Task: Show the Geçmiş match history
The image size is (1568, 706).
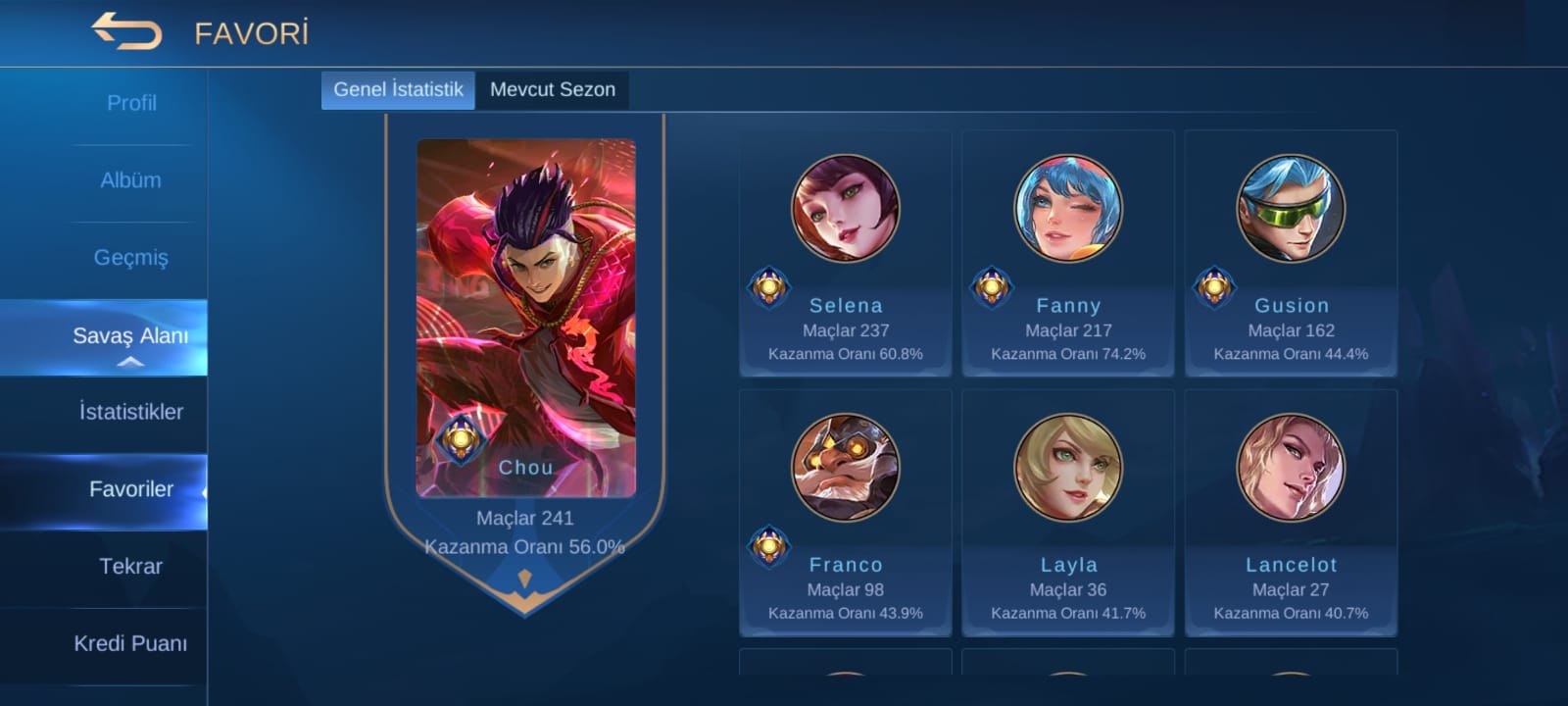Action: [131, 258]
